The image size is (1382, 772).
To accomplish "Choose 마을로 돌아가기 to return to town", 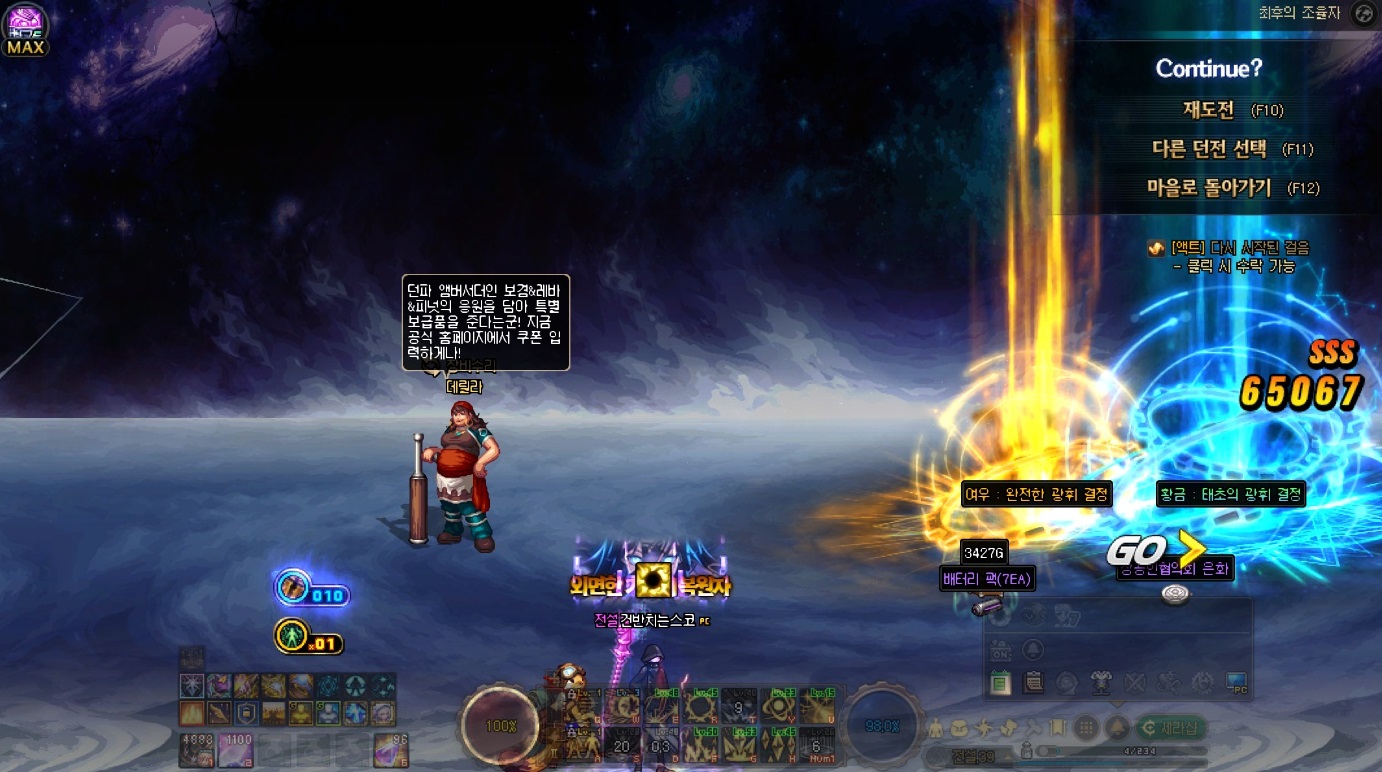I will tap(1209, 187).
